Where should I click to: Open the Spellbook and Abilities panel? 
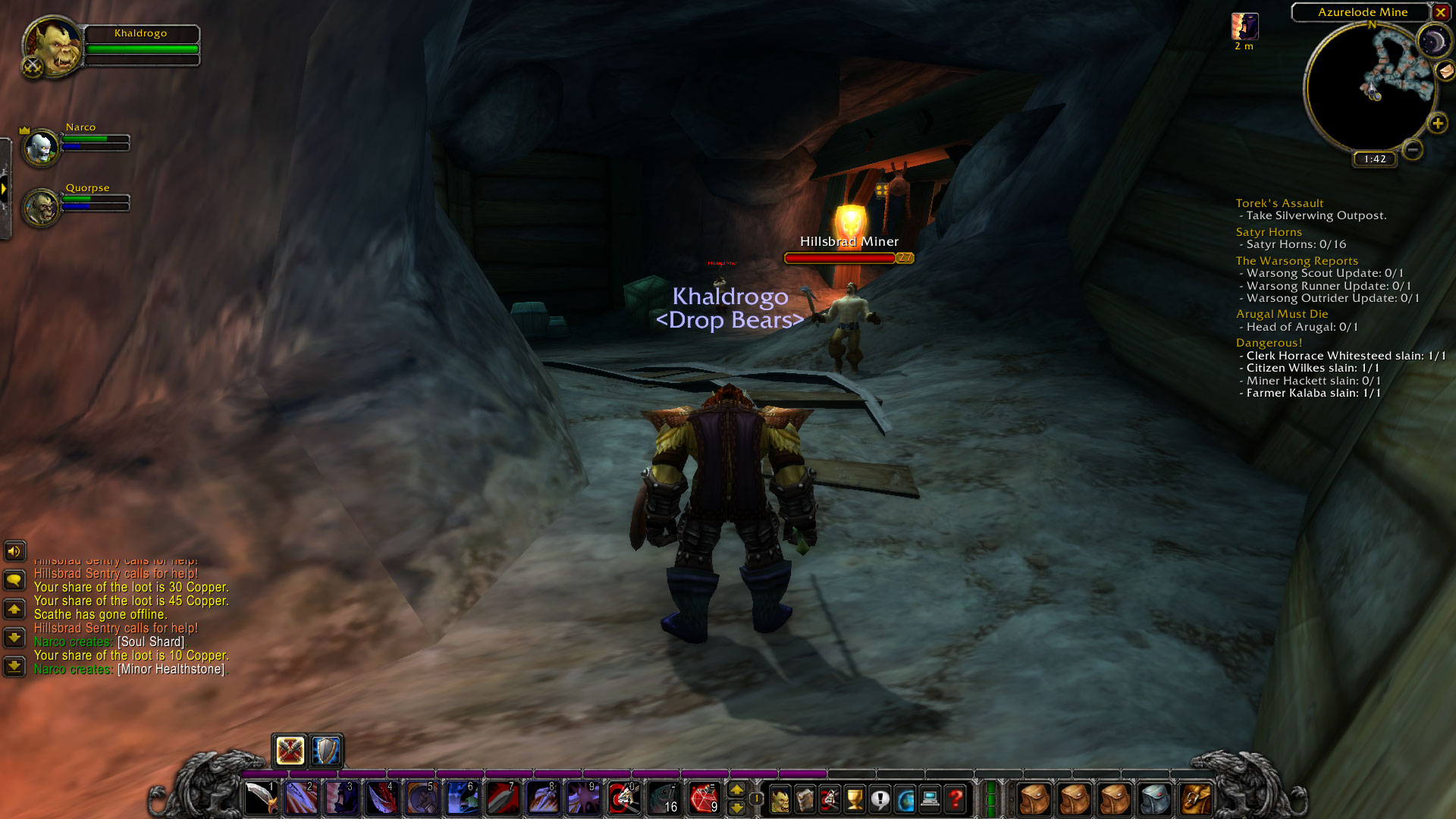[805, 798]
